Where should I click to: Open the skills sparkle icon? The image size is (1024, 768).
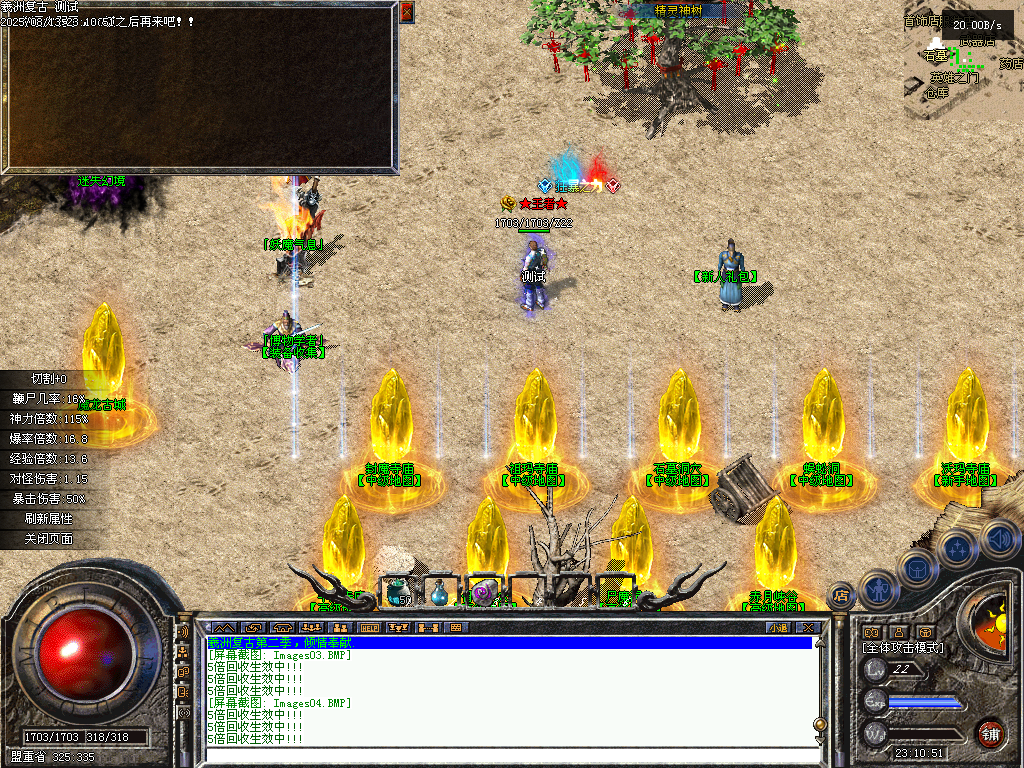958,548
